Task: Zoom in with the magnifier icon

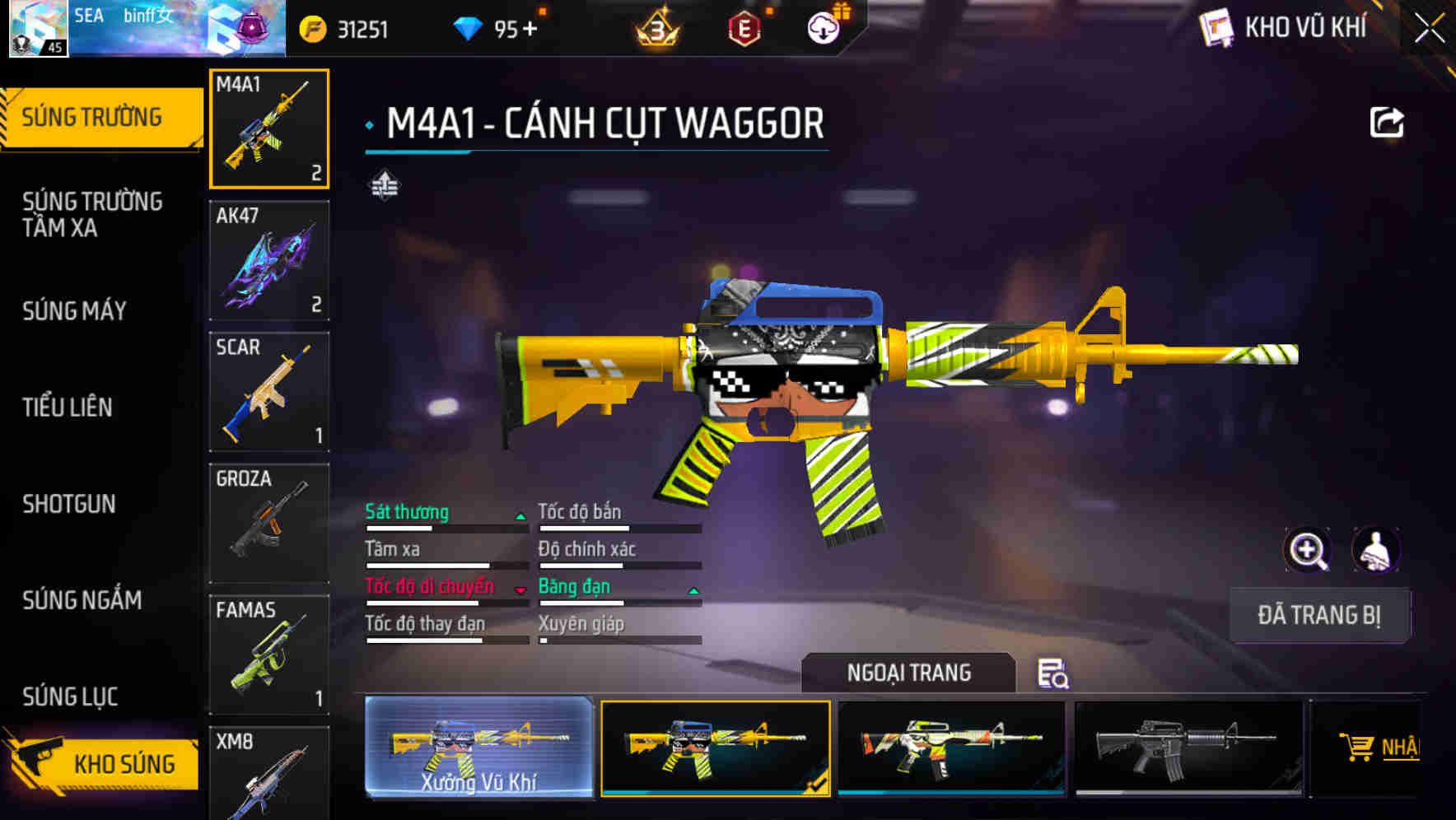Action: pyautogui.click(x=1307, y=550)
